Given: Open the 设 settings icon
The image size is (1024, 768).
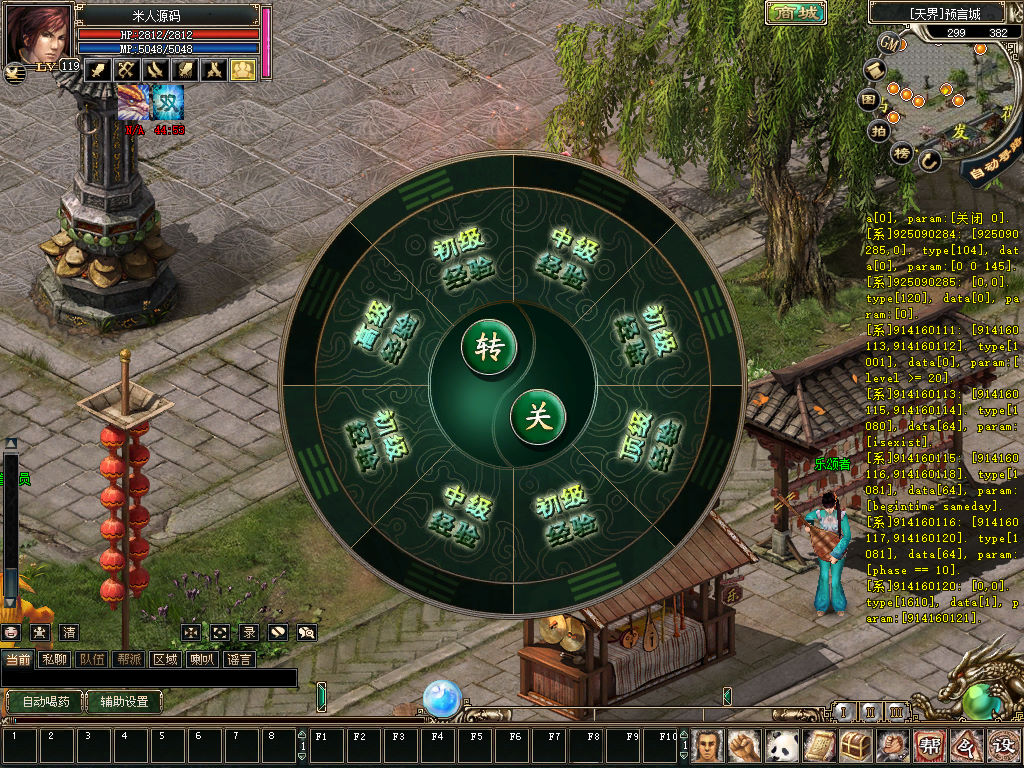Looking at the screenshot, I should 1001,745.
